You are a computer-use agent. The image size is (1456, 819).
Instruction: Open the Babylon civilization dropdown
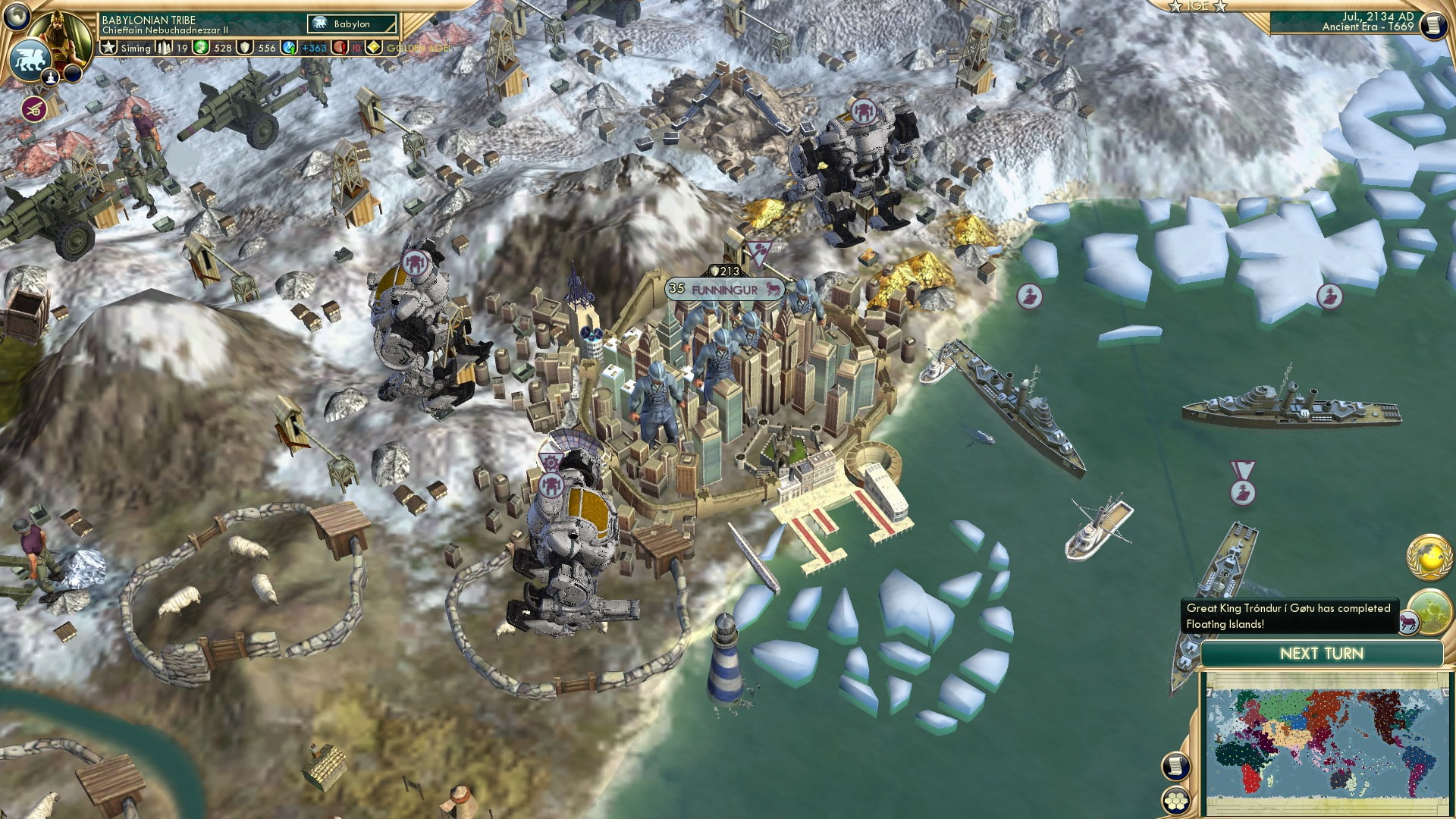(353, 24)
